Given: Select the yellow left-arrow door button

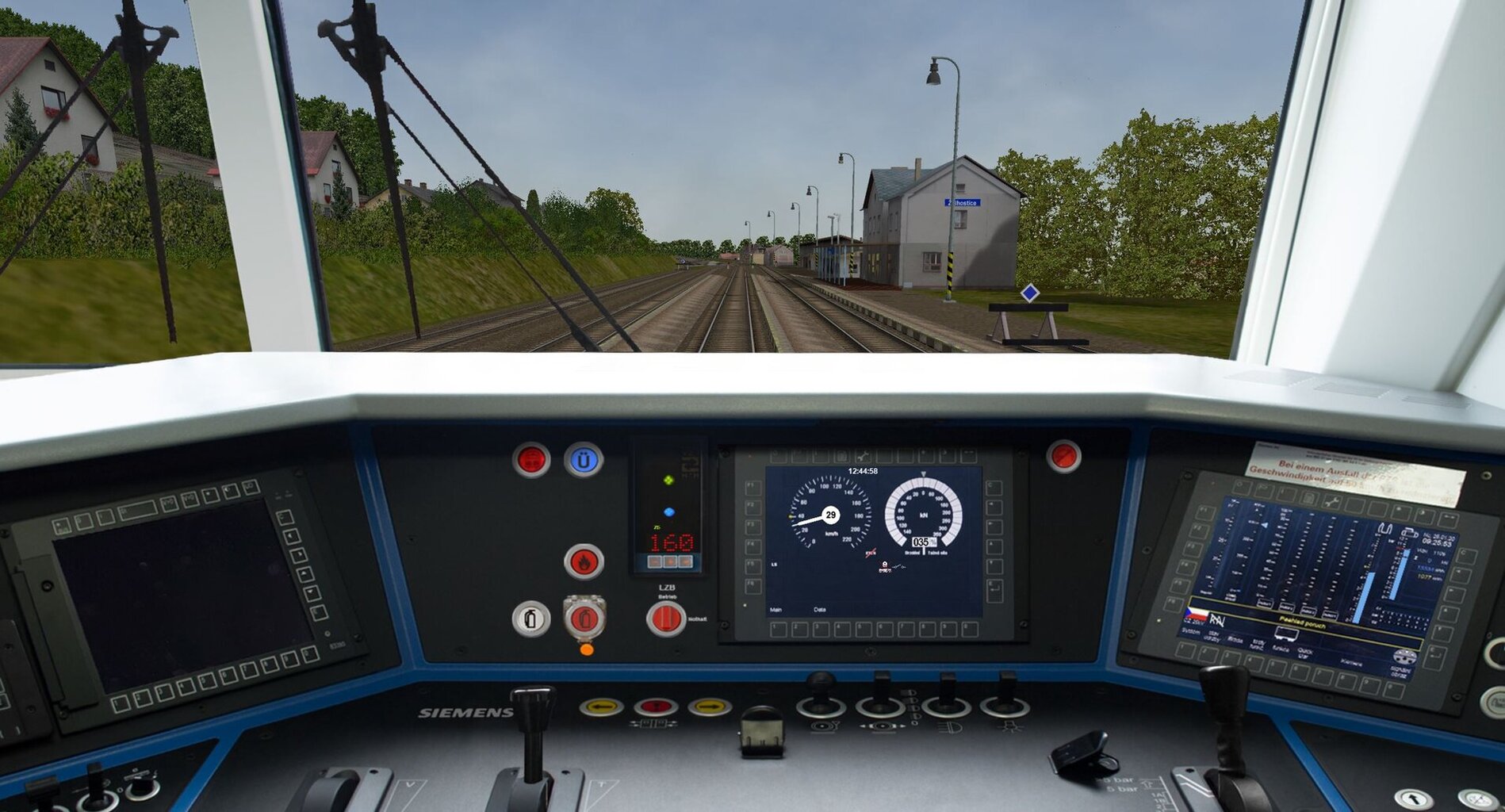Looking at the screenshot, I should coord(601,707).
